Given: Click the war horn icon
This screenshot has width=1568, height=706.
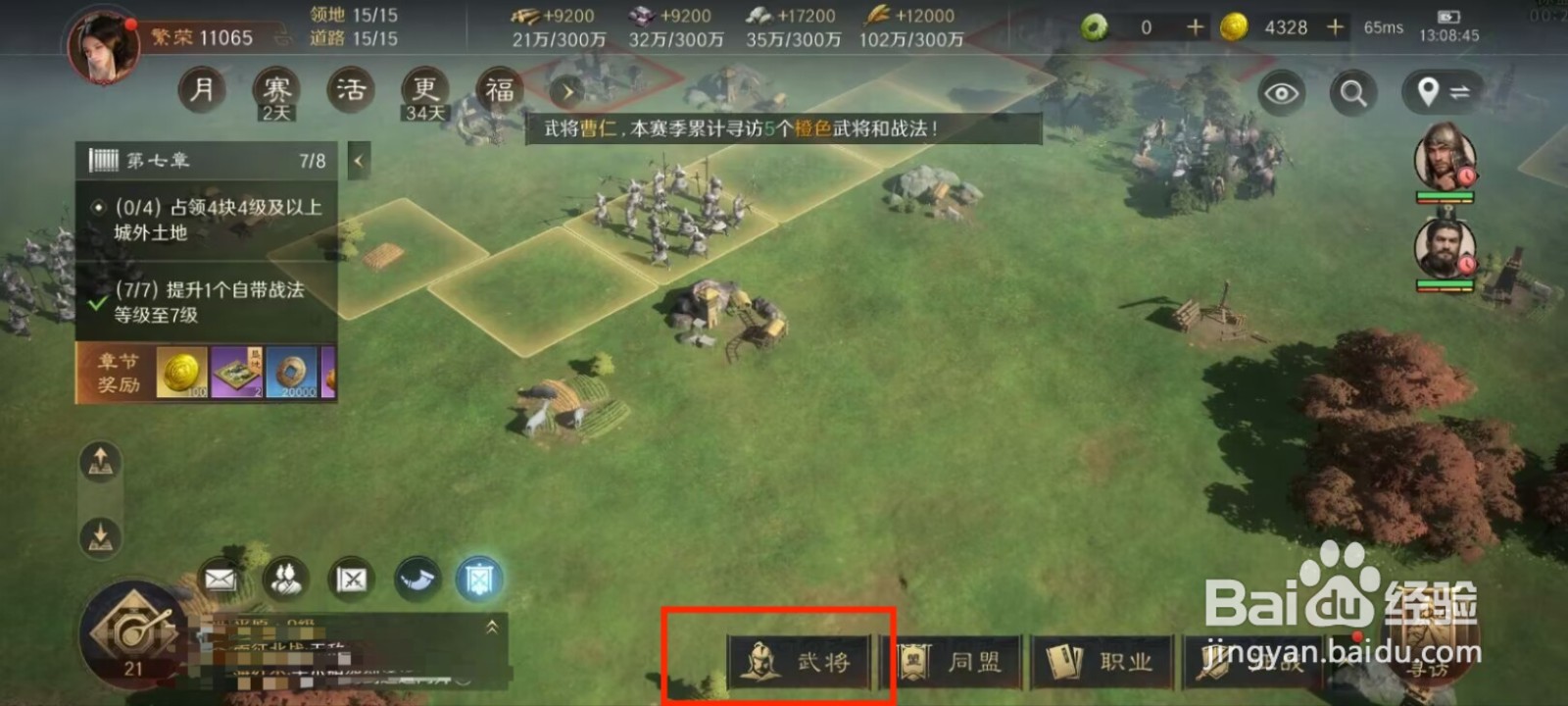Looking at the screenshot, I should (x=416, y=577).
